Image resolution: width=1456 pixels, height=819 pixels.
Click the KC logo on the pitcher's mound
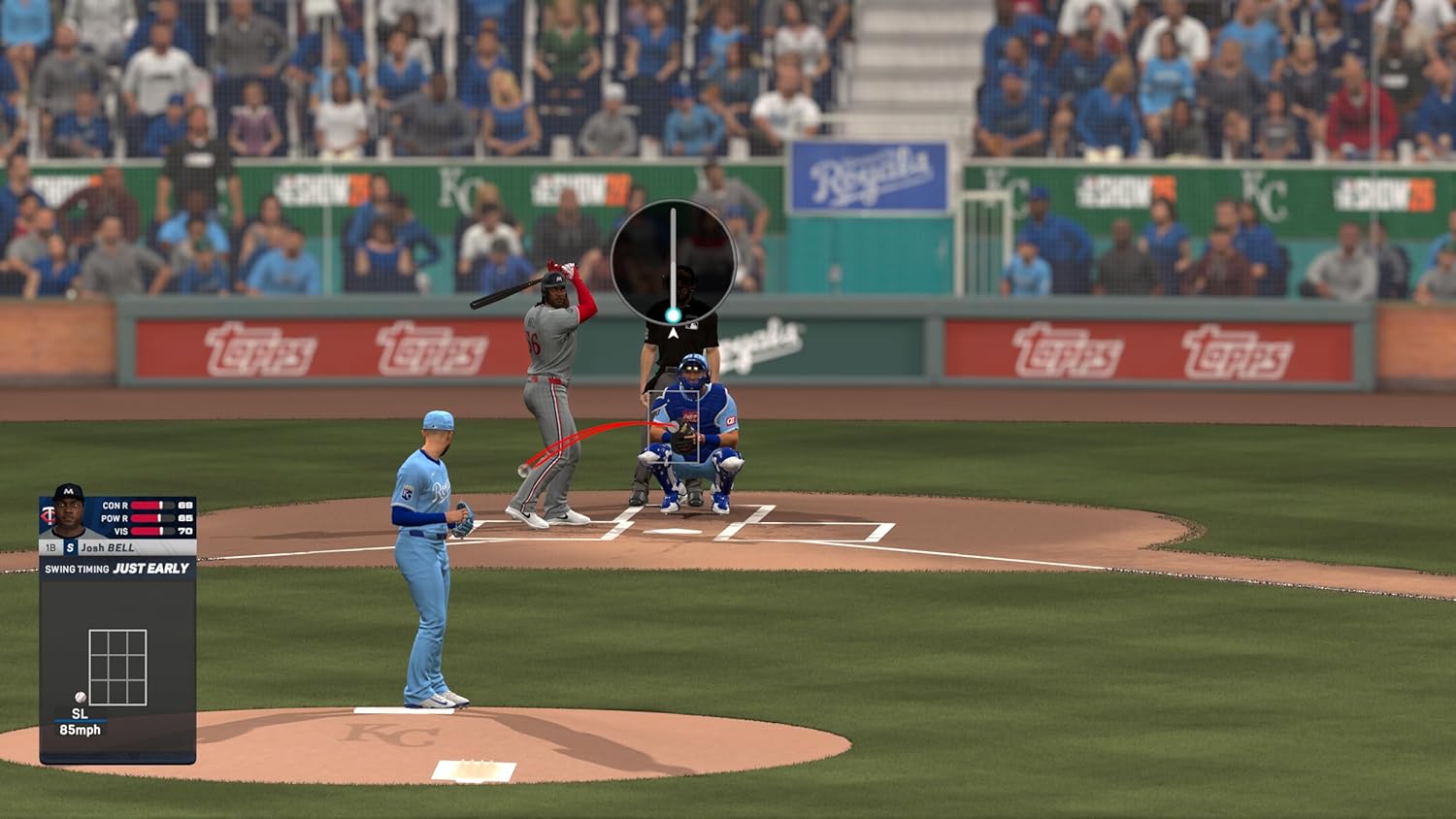click(x=388, y=733)
